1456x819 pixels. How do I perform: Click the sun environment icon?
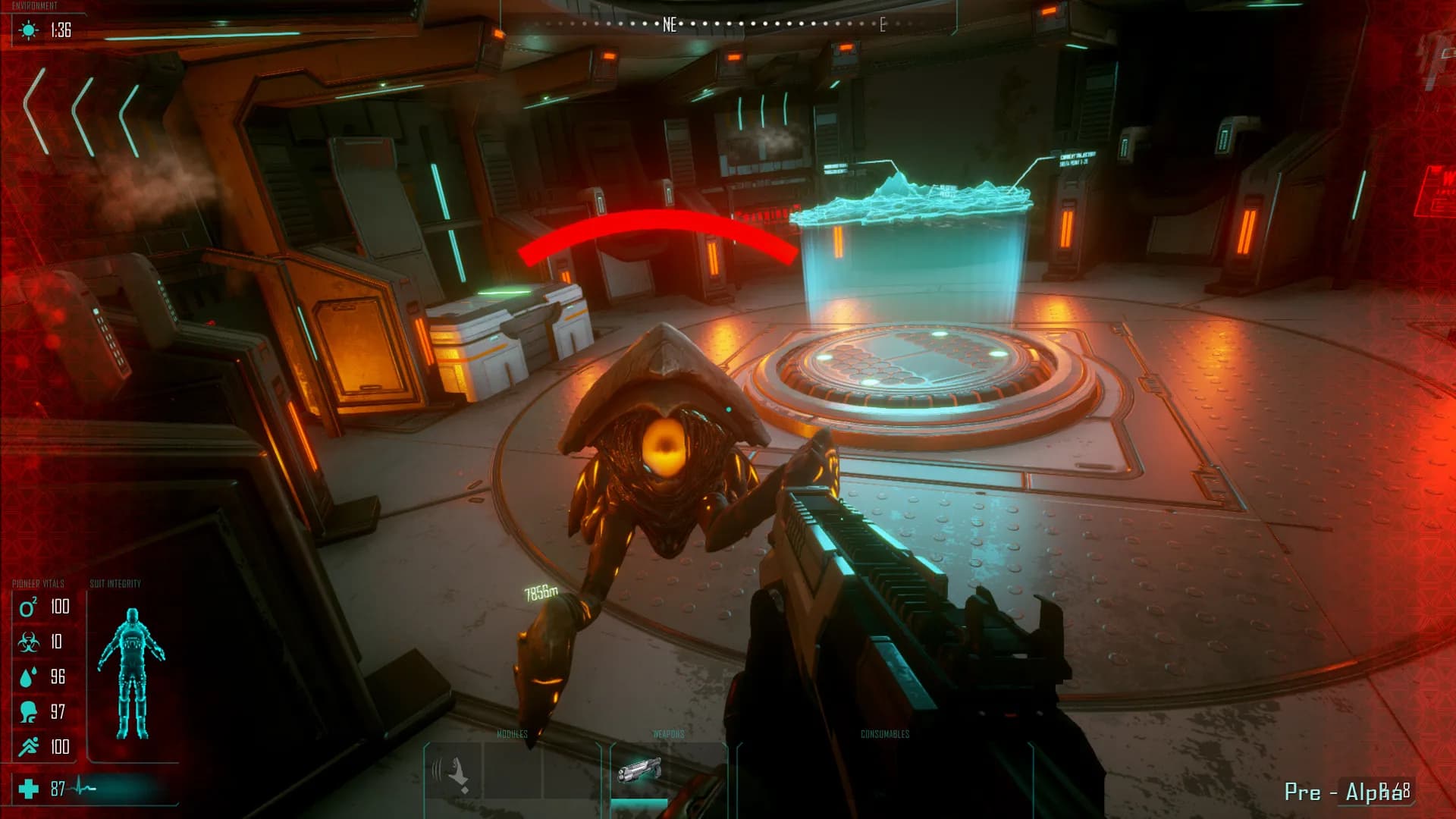point(29,30)
